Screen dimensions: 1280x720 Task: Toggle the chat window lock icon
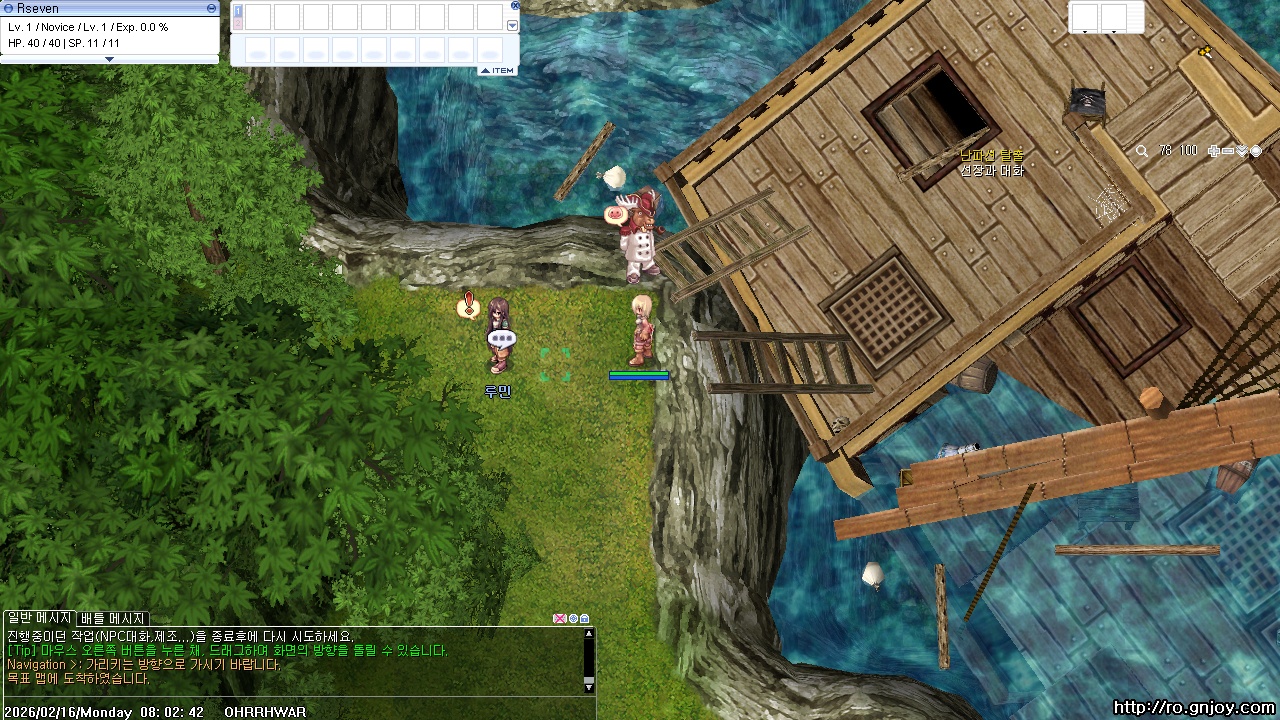coord(585,619)
